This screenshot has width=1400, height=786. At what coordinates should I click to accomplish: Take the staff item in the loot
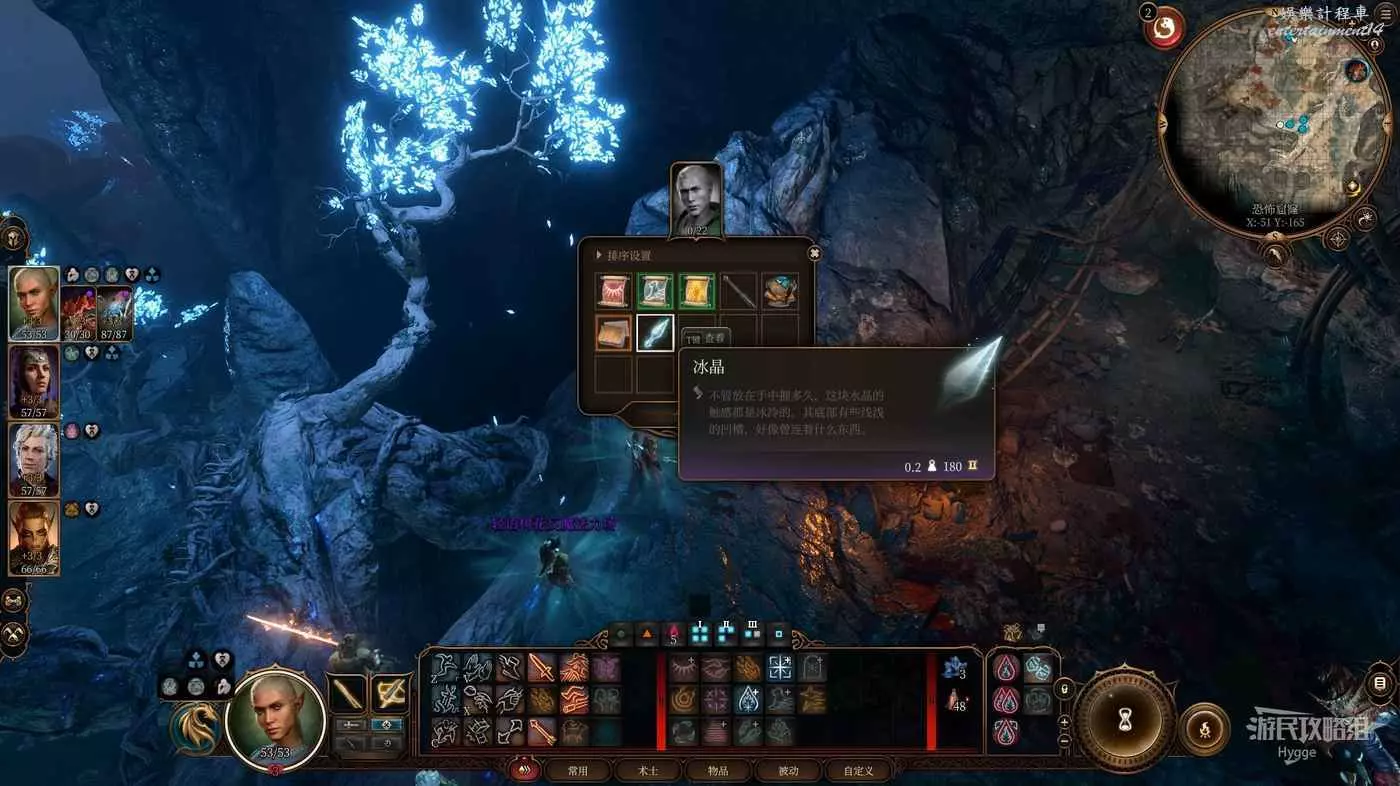click(739, 291)
